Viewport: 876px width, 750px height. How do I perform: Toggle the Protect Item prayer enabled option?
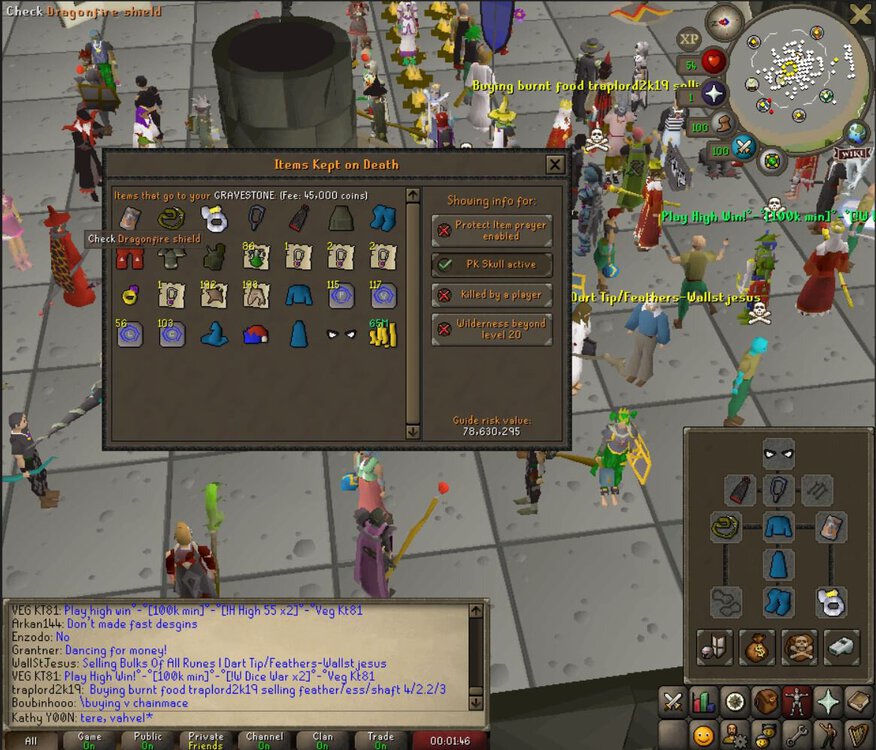(492, 230)
